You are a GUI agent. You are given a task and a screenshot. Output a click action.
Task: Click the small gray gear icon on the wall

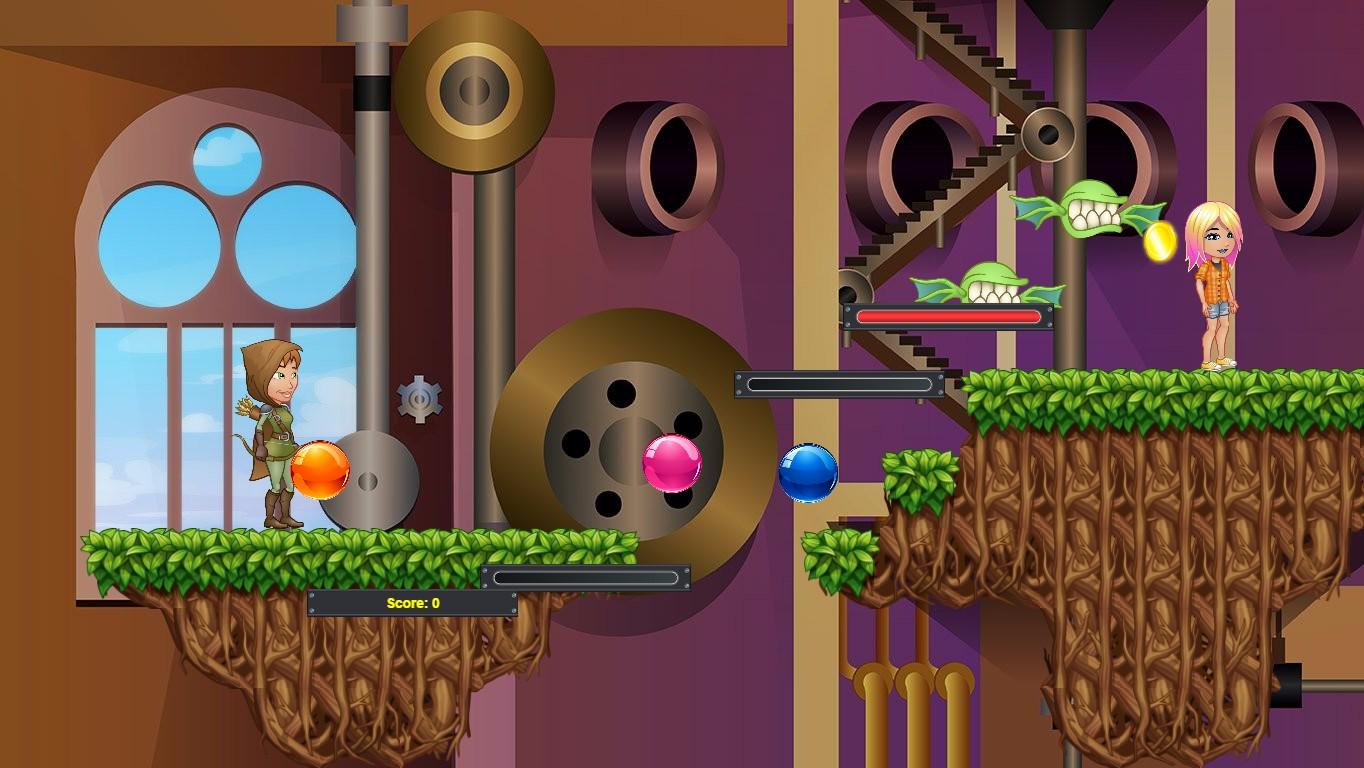(420, 398)
